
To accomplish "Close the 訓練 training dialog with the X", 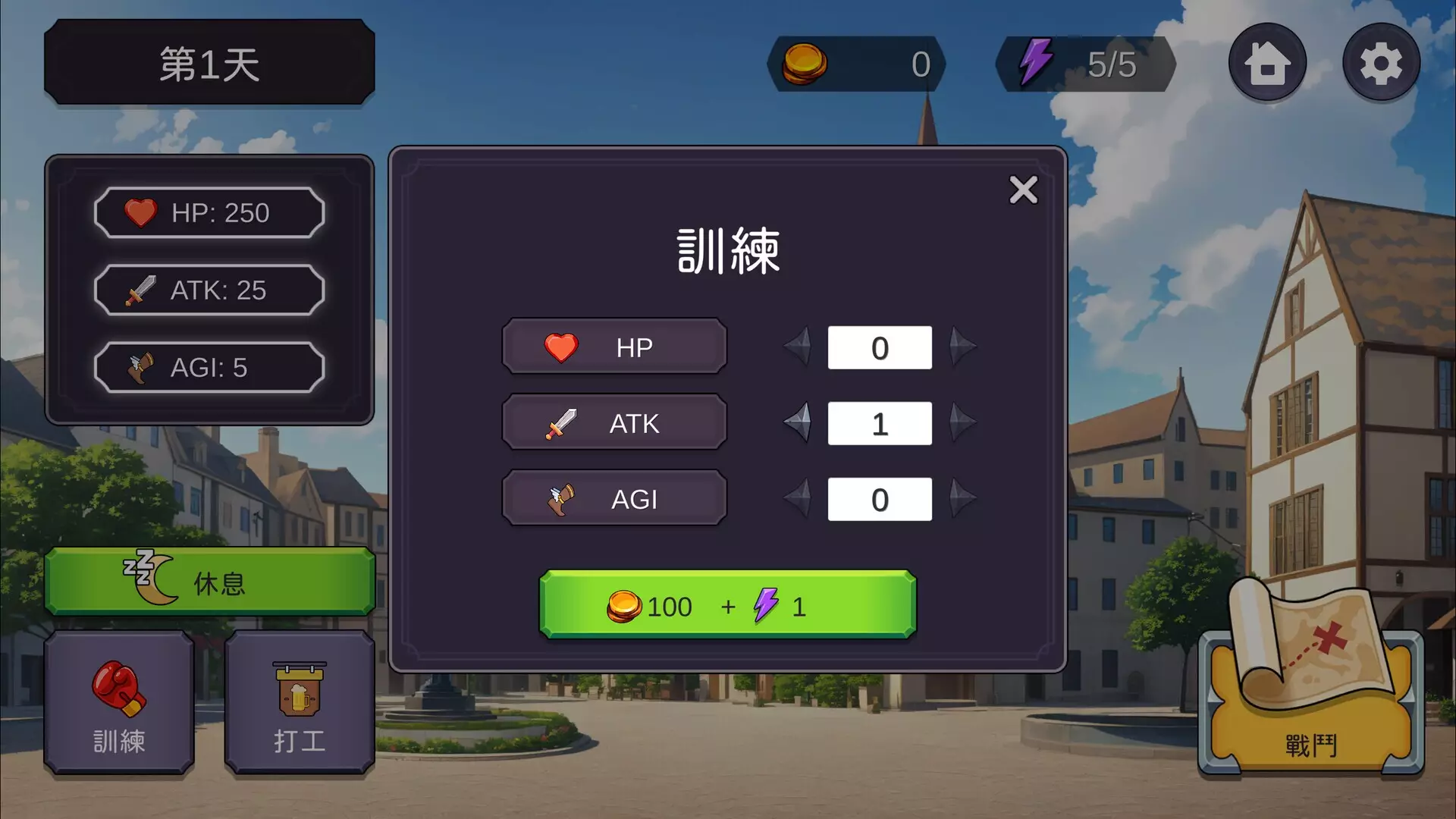I will (x=1023, y=190).
